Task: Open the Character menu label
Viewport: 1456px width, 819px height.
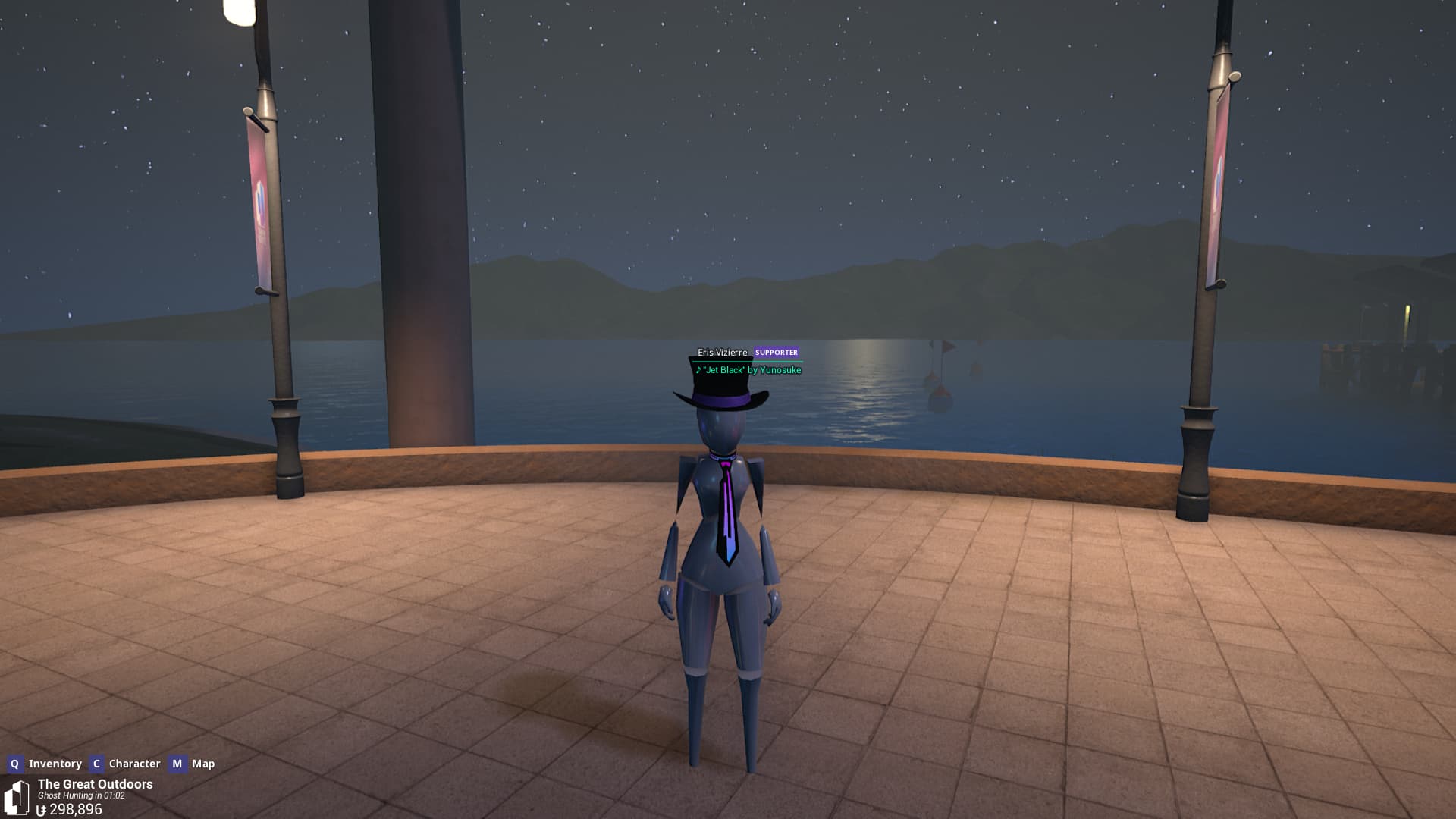Action: (x=134, y=764)
